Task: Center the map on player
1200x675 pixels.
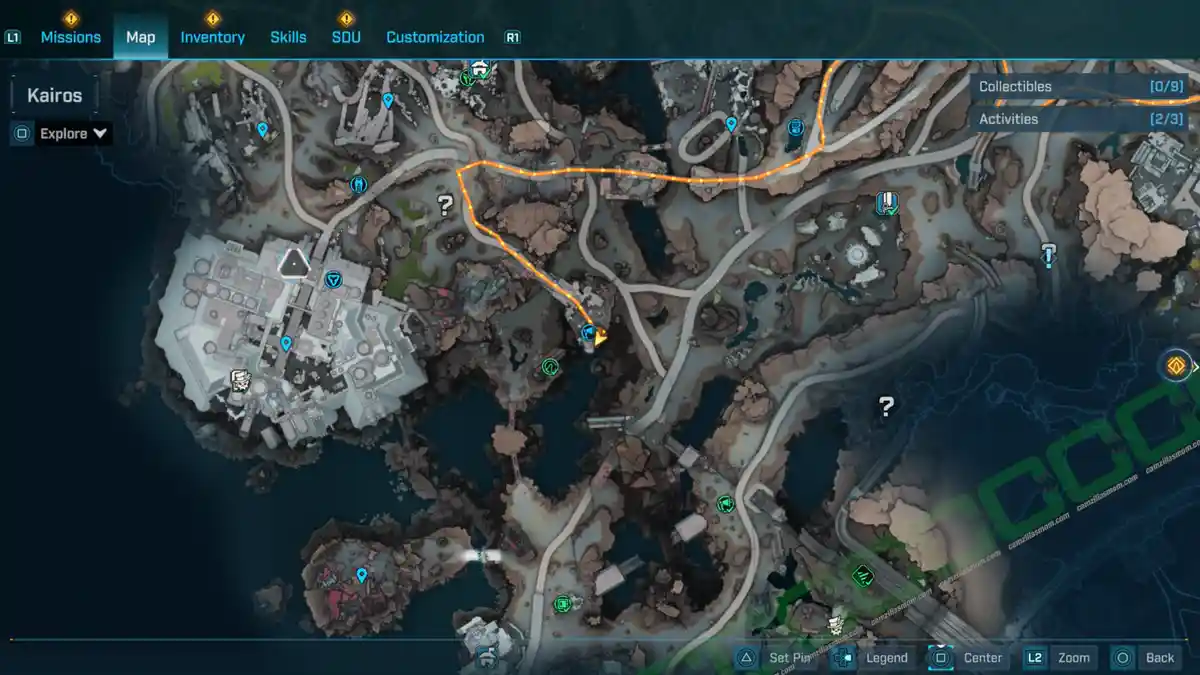Action: tap(968, 658)
